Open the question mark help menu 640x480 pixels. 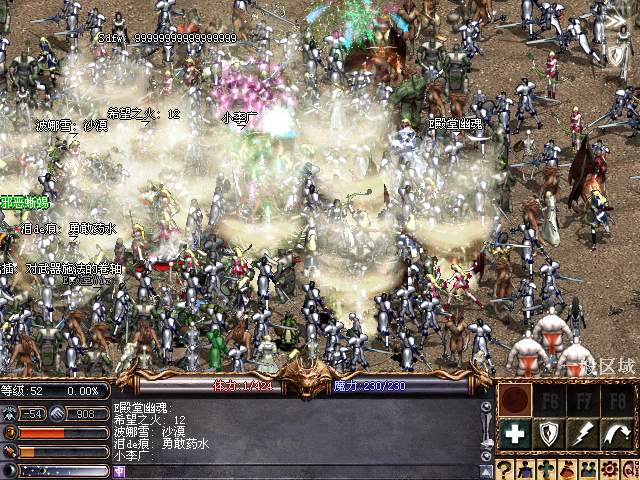[506, 469]
